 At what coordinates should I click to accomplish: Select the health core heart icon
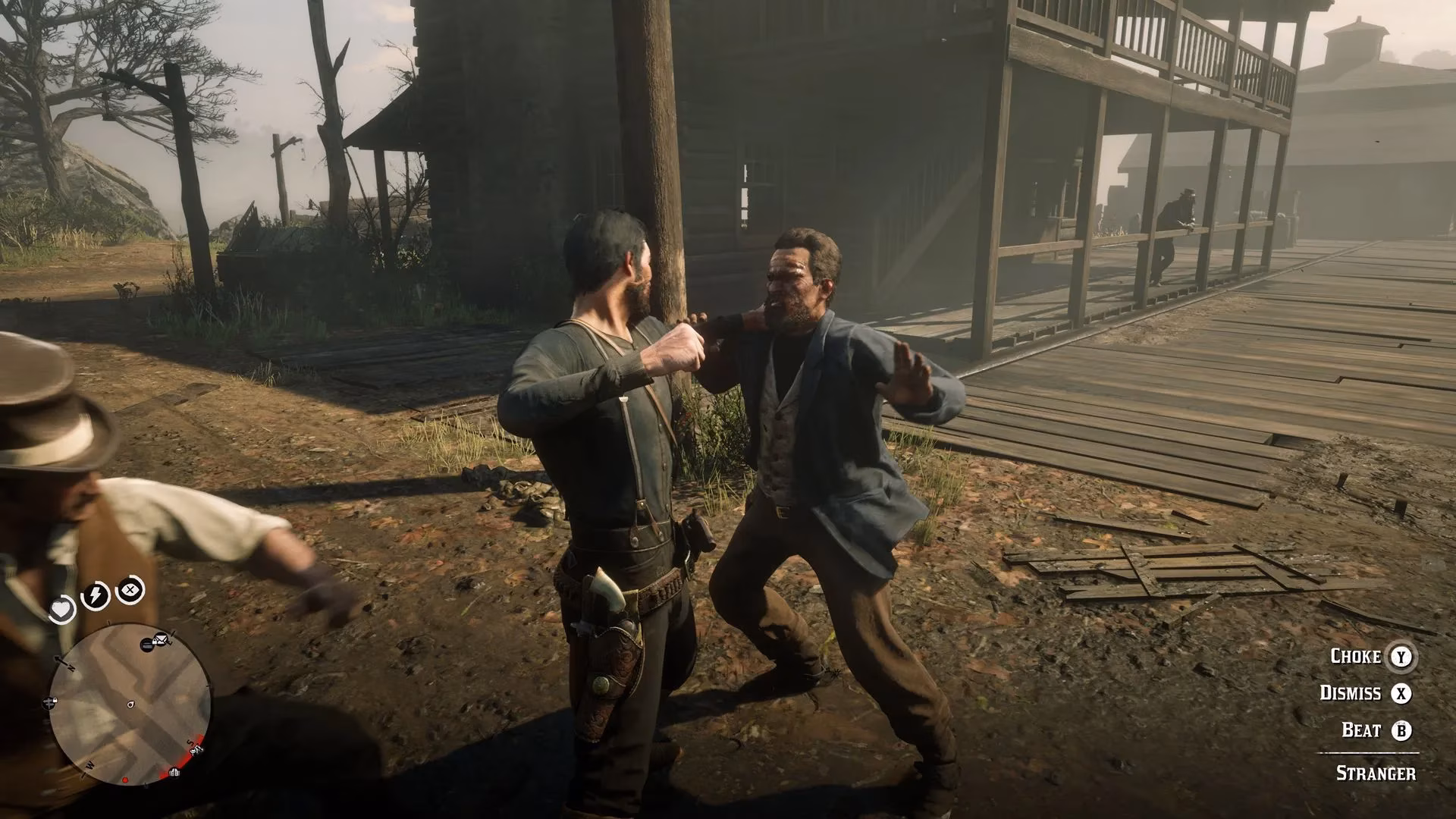coord(62,609)
